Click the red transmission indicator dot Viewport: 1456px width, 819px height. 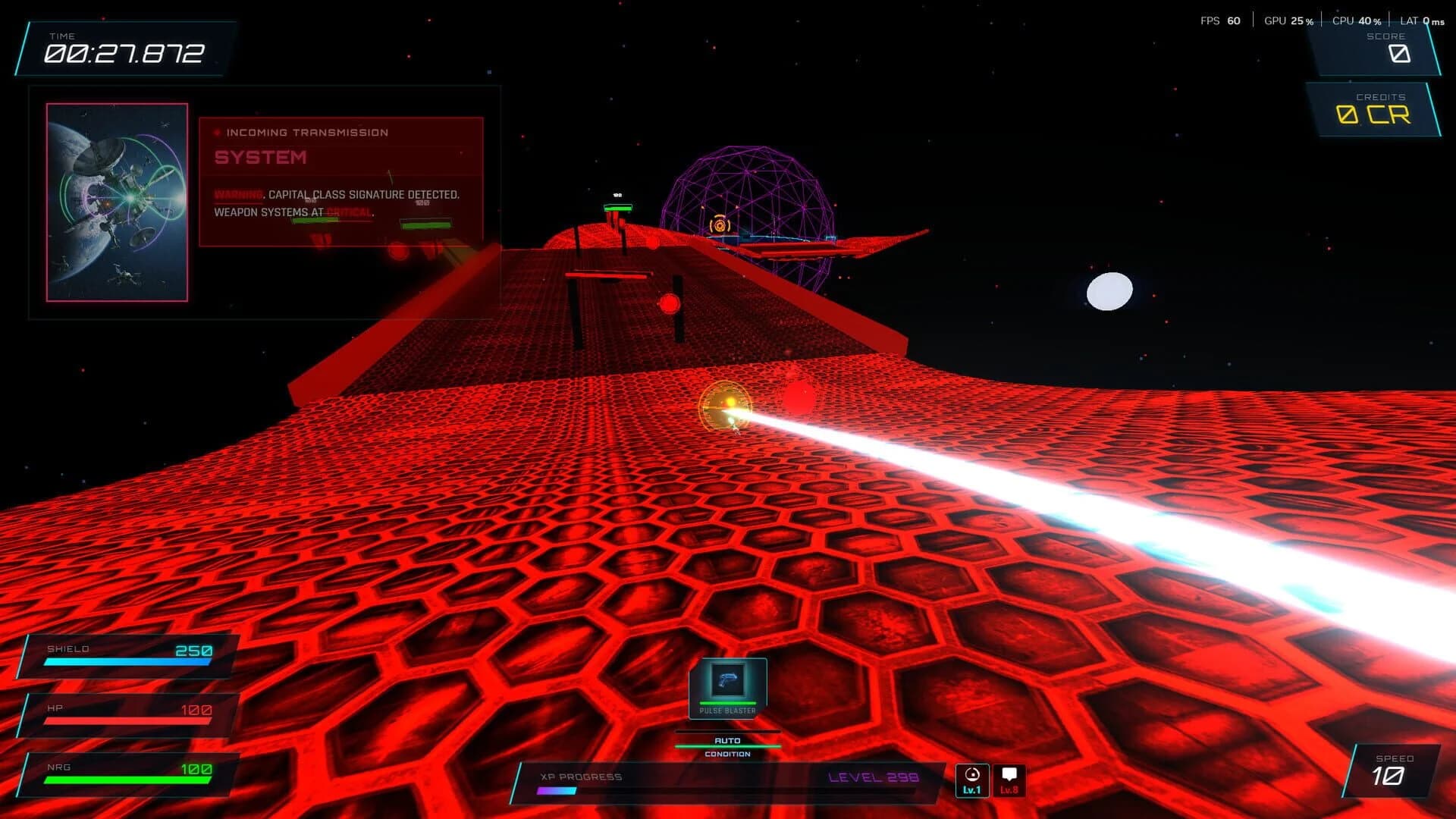point(216,132)
